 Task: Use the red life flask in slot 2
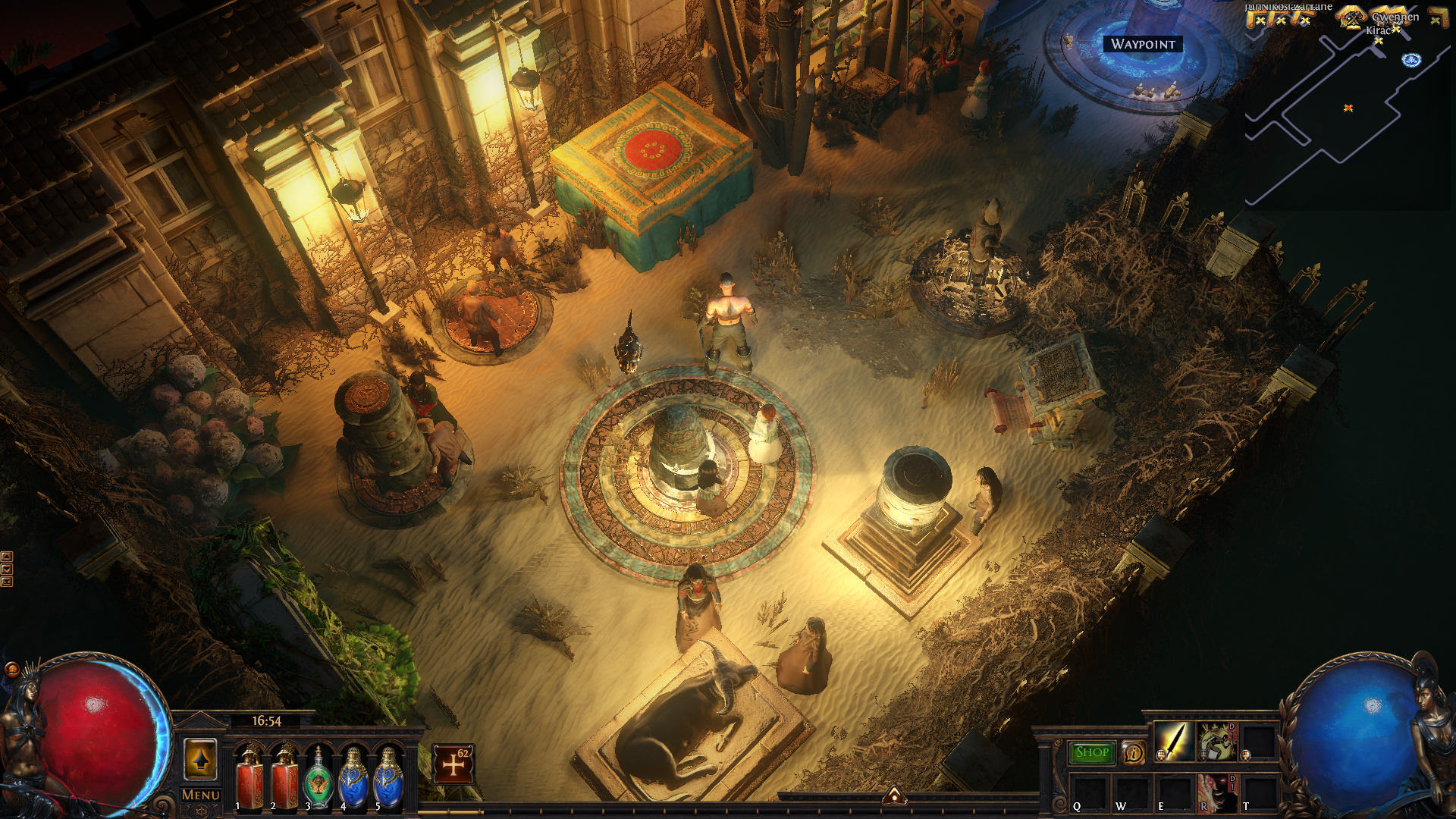tap(285, 777)
